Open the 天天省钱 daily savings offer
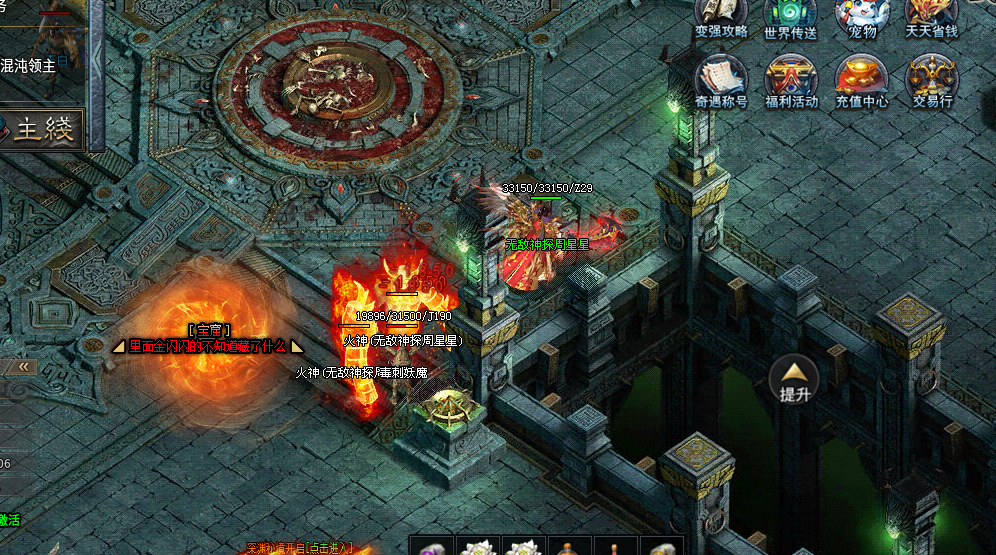The width and height of the screenshot is (996, 555). pos(932,15)
